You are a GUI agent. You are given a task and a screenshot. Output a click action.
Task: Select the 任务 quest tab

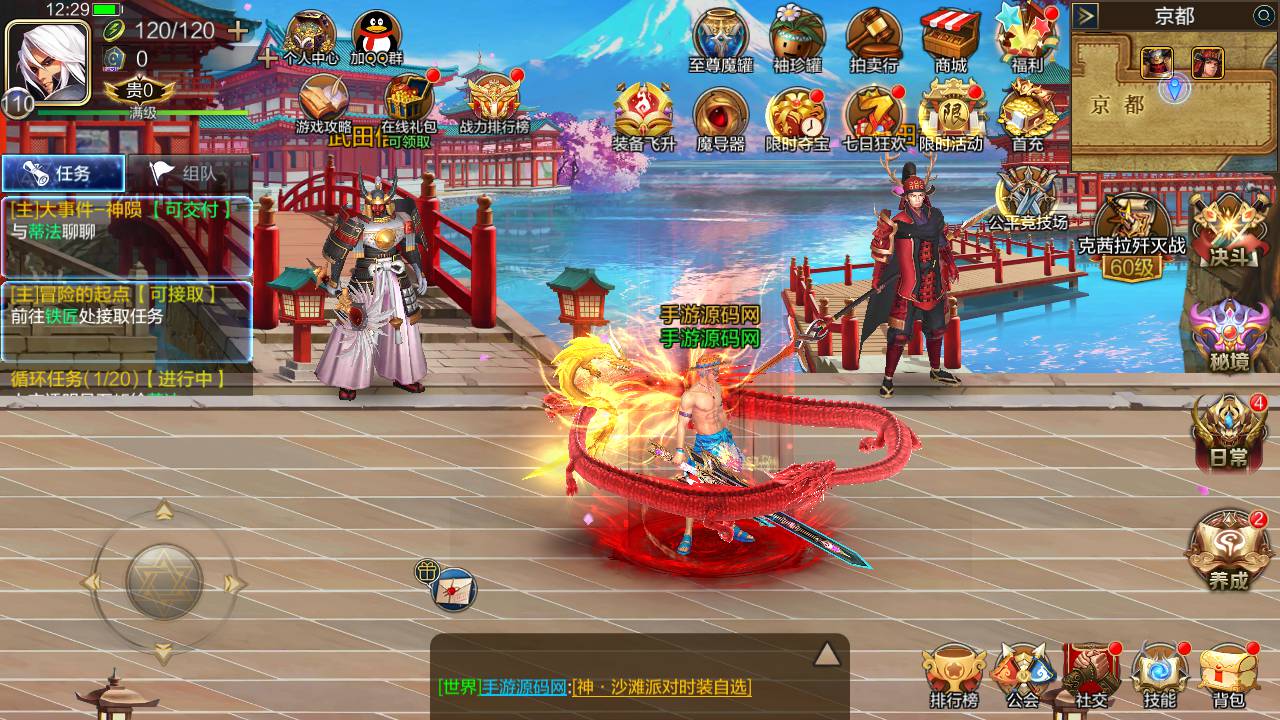tap(63, 173)
